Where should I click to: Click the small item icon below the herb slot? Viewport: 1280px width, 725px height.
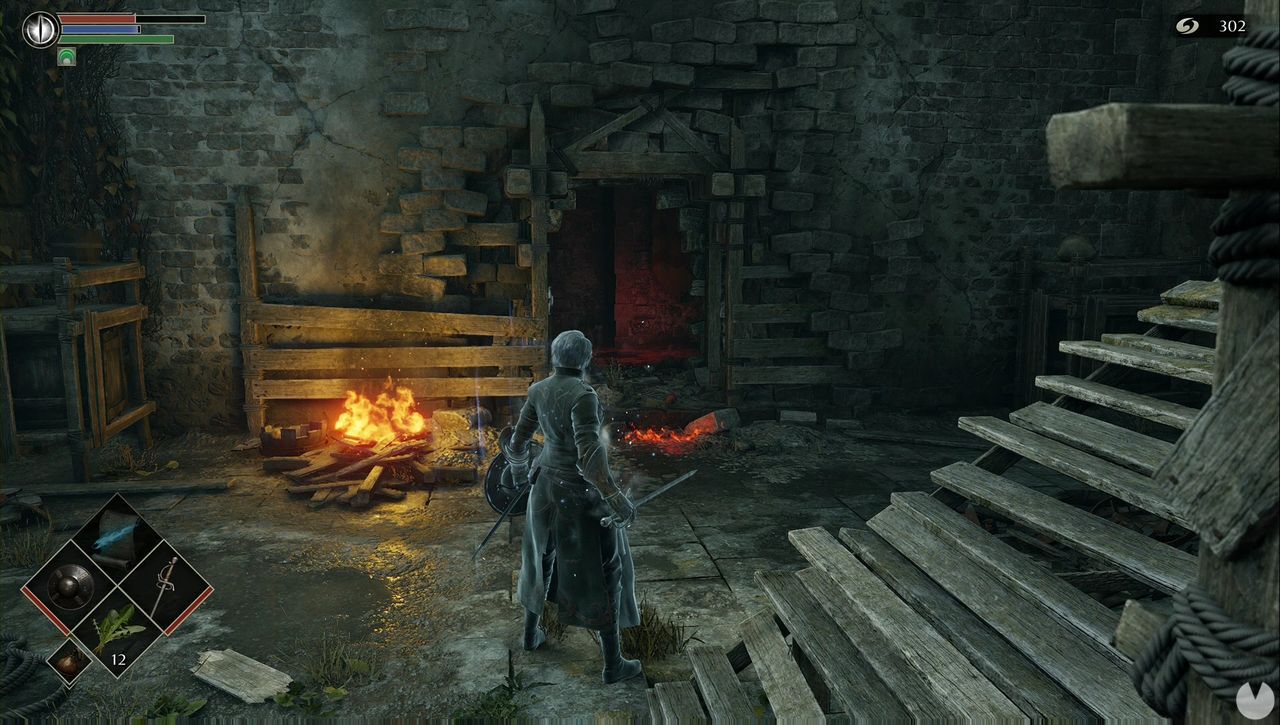click(x=70, y=660)
